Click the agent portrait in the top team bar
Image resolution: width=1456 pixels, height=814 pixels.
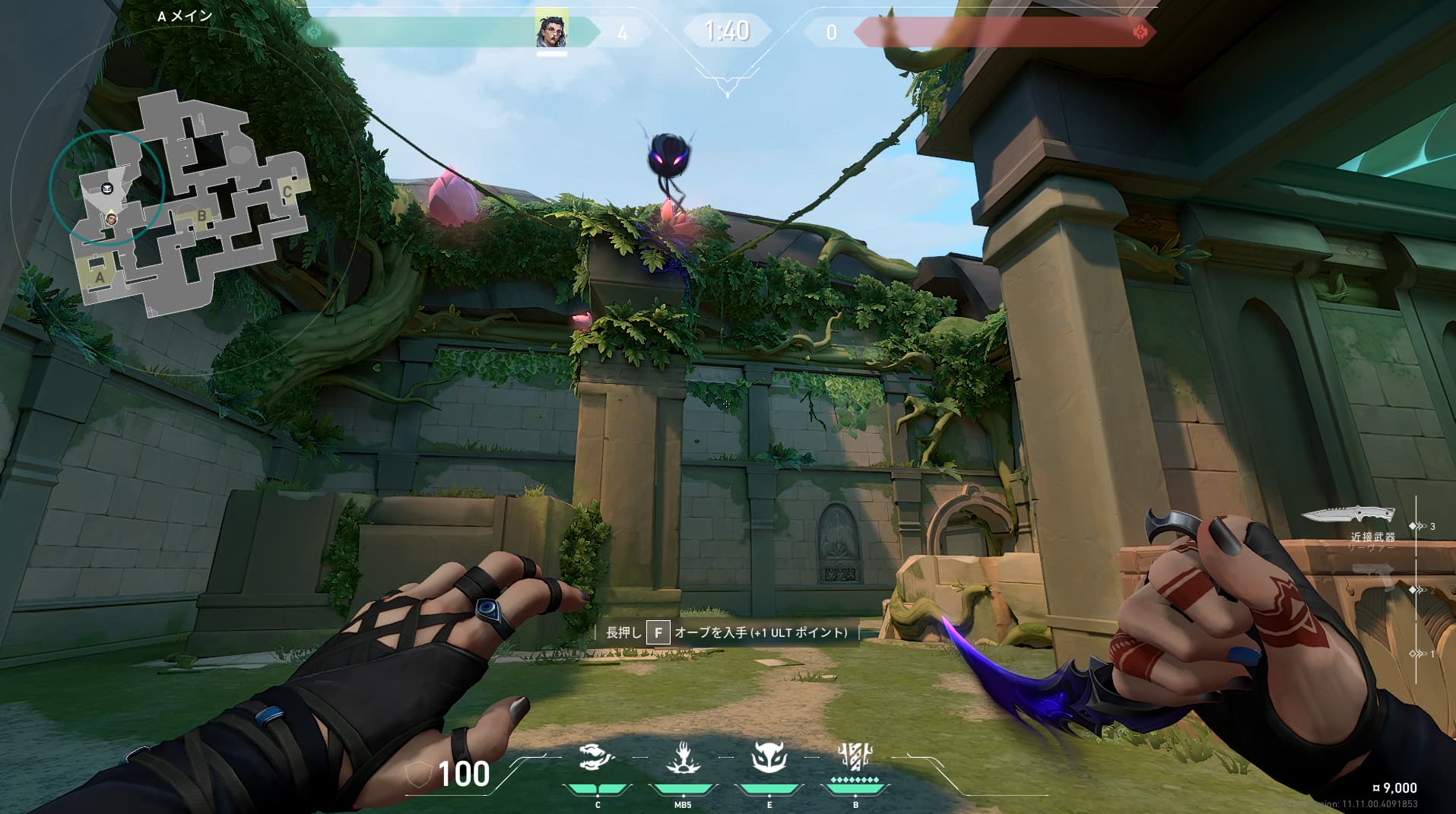(x=551, y=30)
